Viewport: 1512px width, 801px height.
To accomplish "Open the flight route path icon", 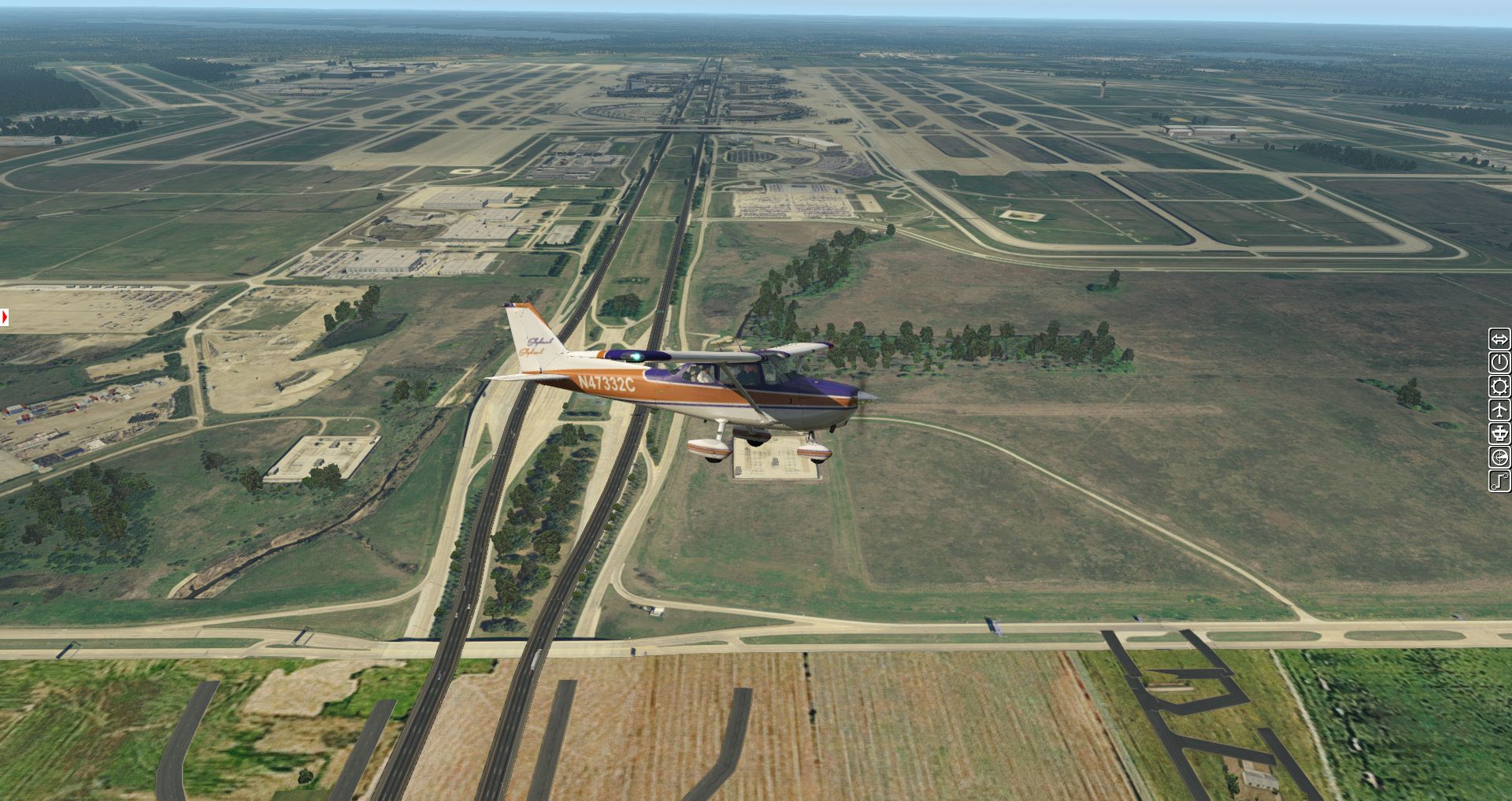I will pyautogui.click(x=1499, y=481).
